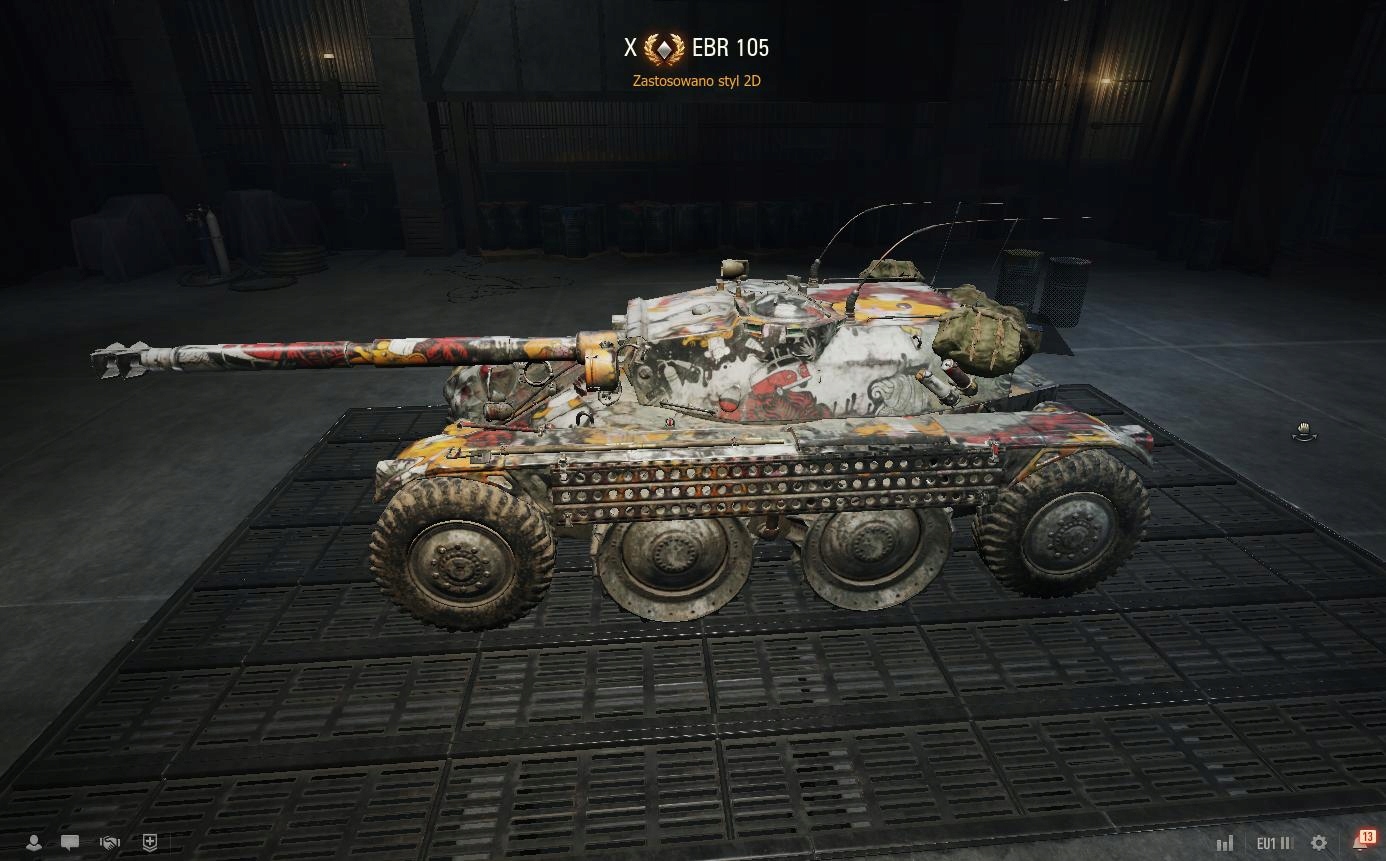Image resolution: width=1386 pixels, height=861 pixels.
Task: Open the handshake referral icon
Action: click(110, 843)
